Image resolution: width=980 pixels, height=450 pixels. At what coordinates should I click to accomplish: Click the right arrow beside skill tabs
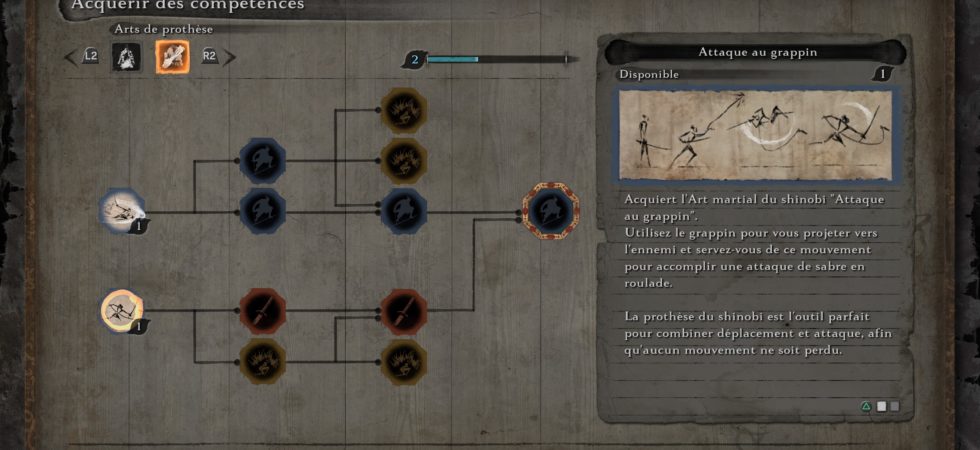(230, 57)
